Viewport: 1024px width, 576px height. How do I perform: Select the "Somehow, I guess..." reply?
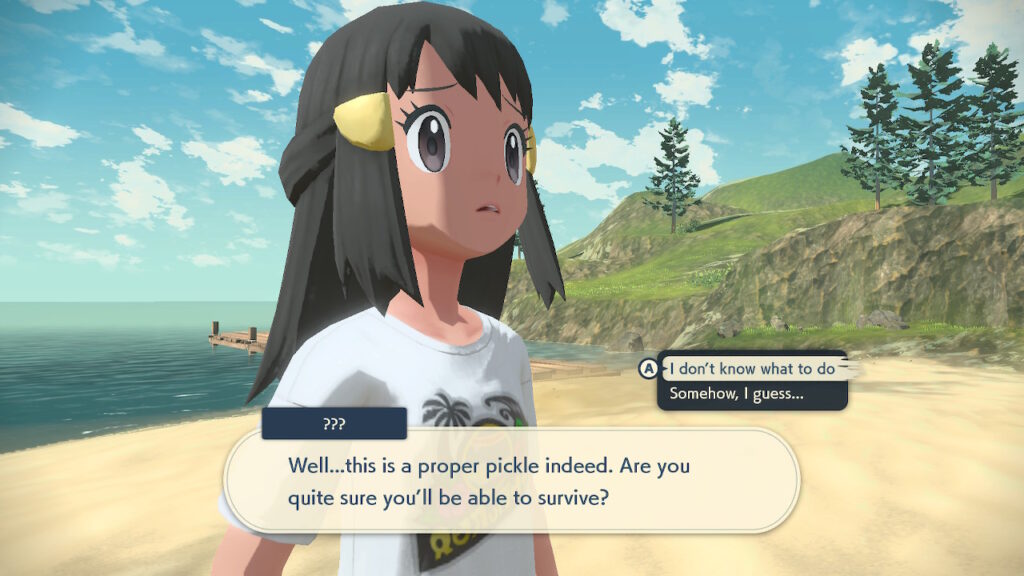[x=737, y=394]
